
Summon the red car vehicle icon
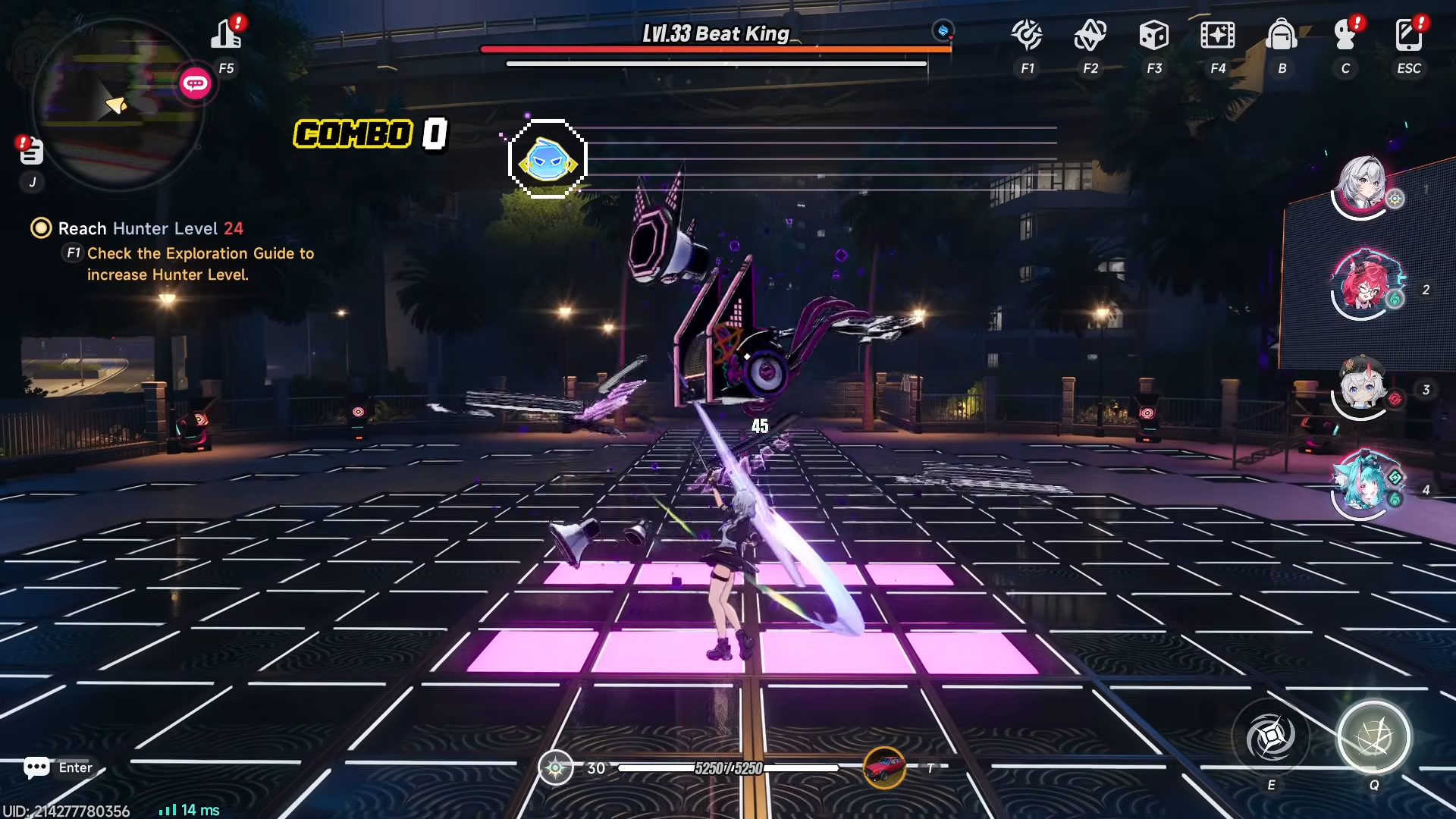coord(884,767)
